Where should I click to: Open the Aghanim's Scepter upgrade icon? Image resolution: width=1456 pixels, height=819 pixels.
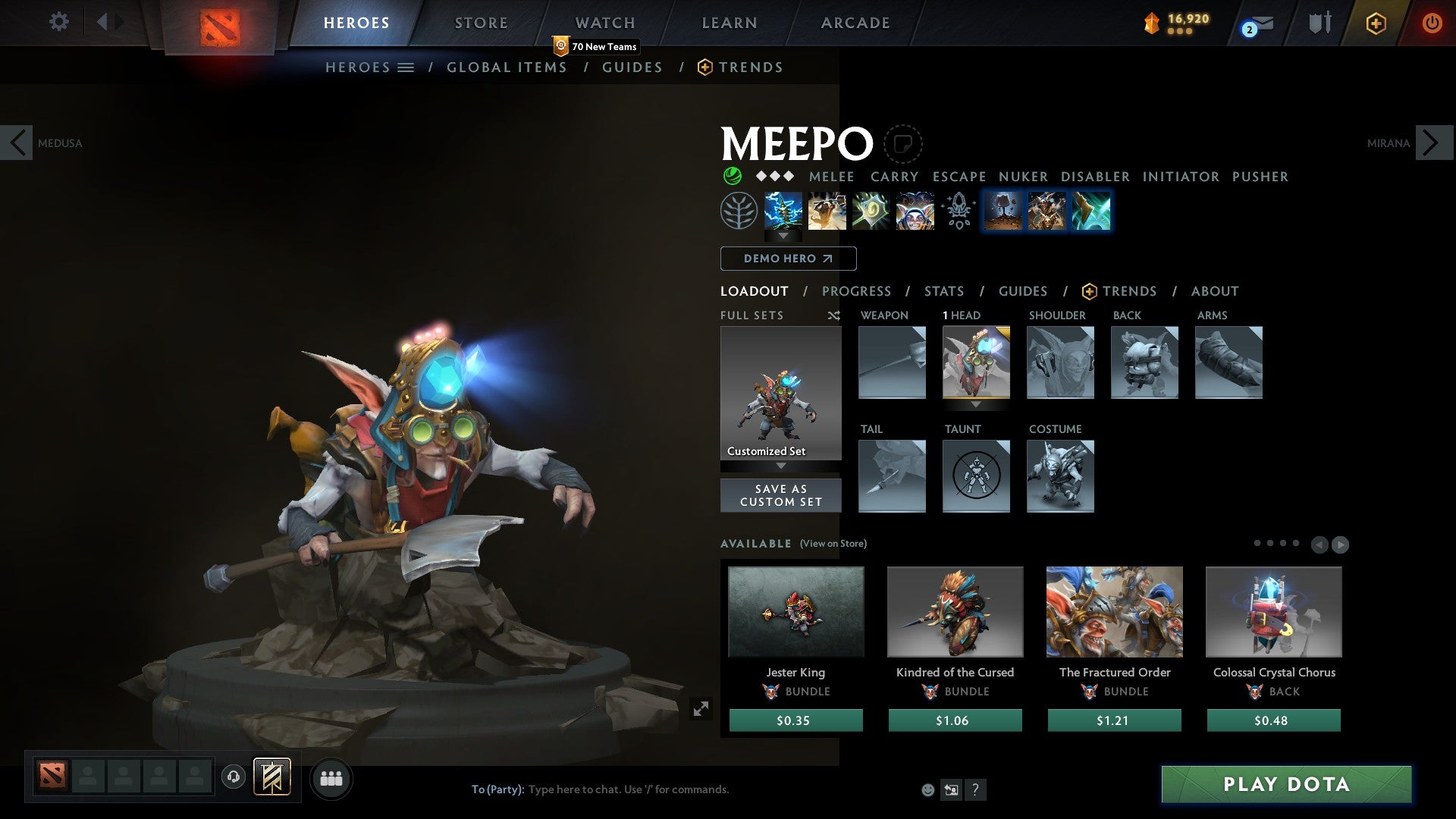[x=959, y=211]
